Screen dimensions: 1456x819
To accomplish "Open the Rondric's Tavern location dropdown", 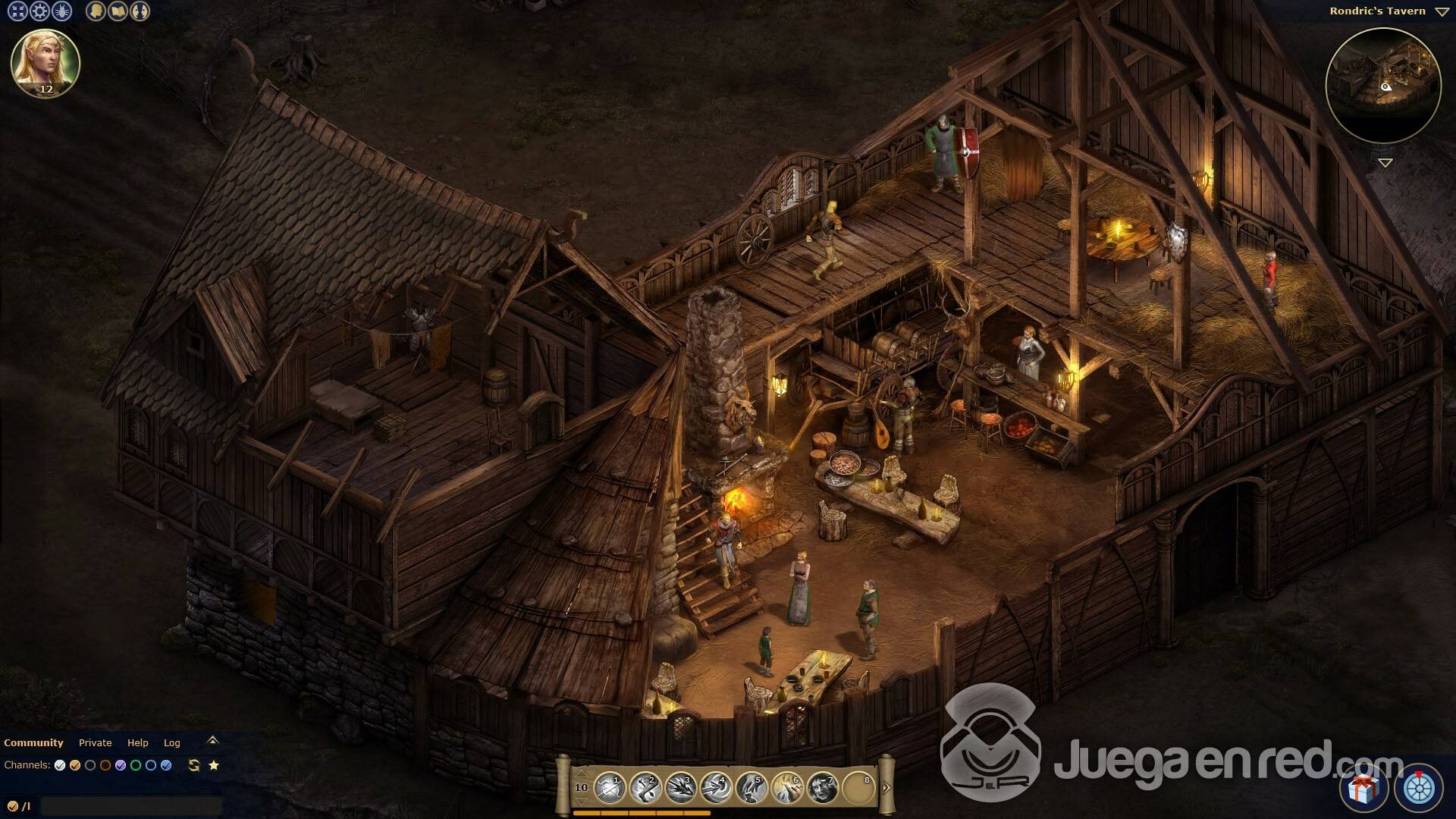I will pyautogui.click(x=1442, y=11).
